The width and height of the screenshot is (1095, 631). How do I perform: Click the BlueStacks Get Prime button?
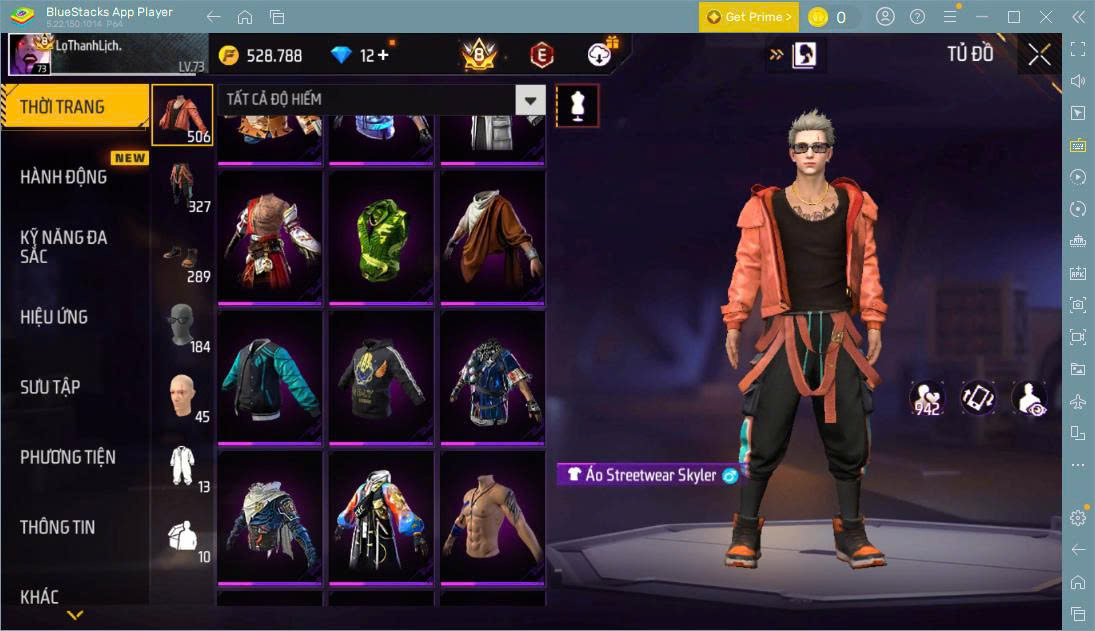(748, 17)
